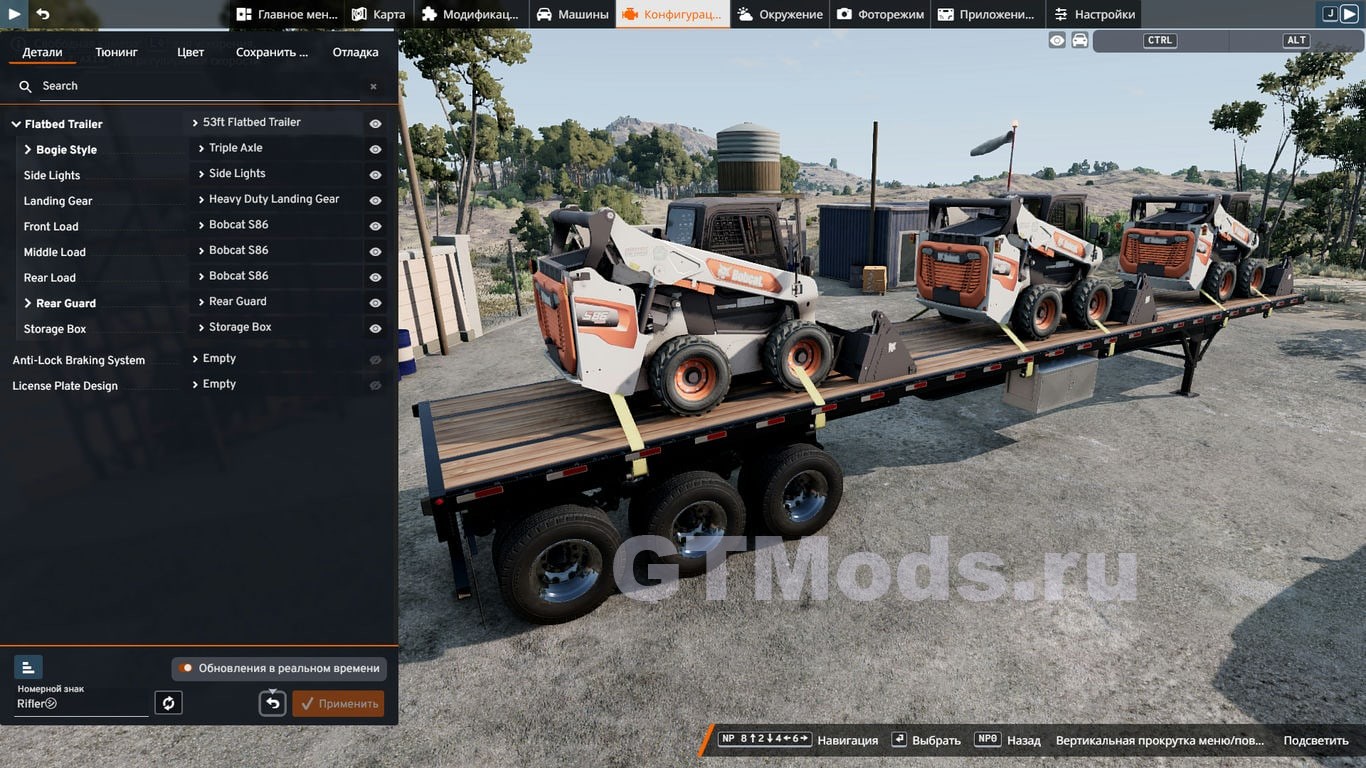Open the Машины vehicles menu
The width and height of the screenshot is (1366, 768).
[x=572, y=14]
